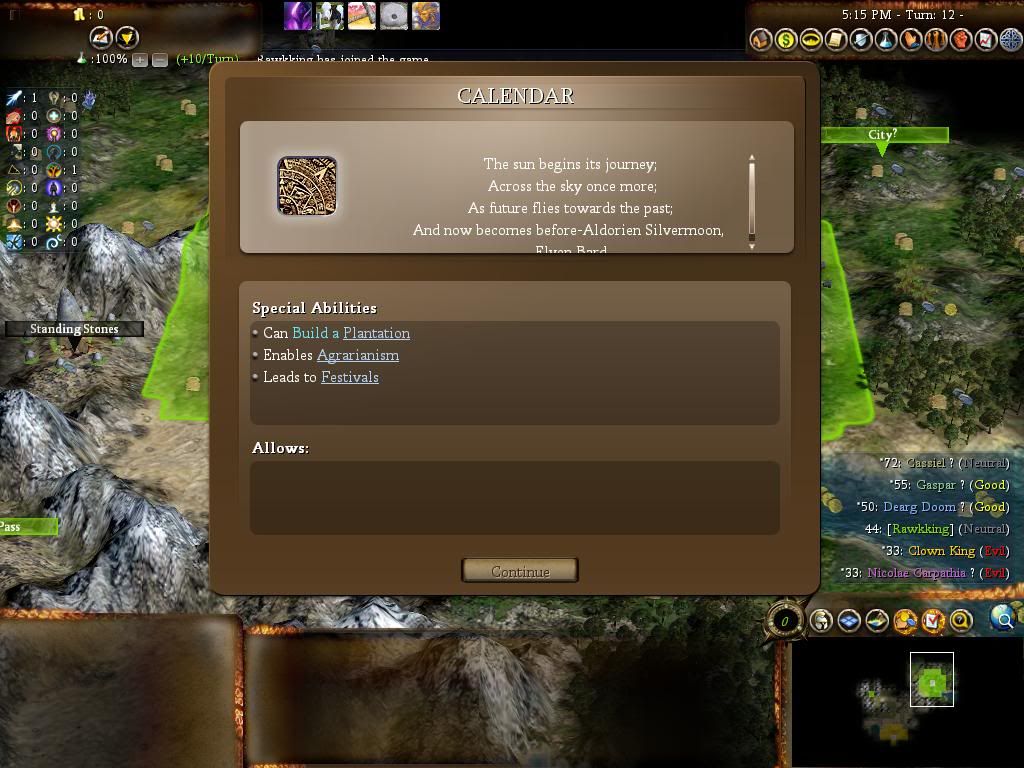1024x768 pixels.
Task: Follow the Agrarianism civic link
Action: (357, 355)
